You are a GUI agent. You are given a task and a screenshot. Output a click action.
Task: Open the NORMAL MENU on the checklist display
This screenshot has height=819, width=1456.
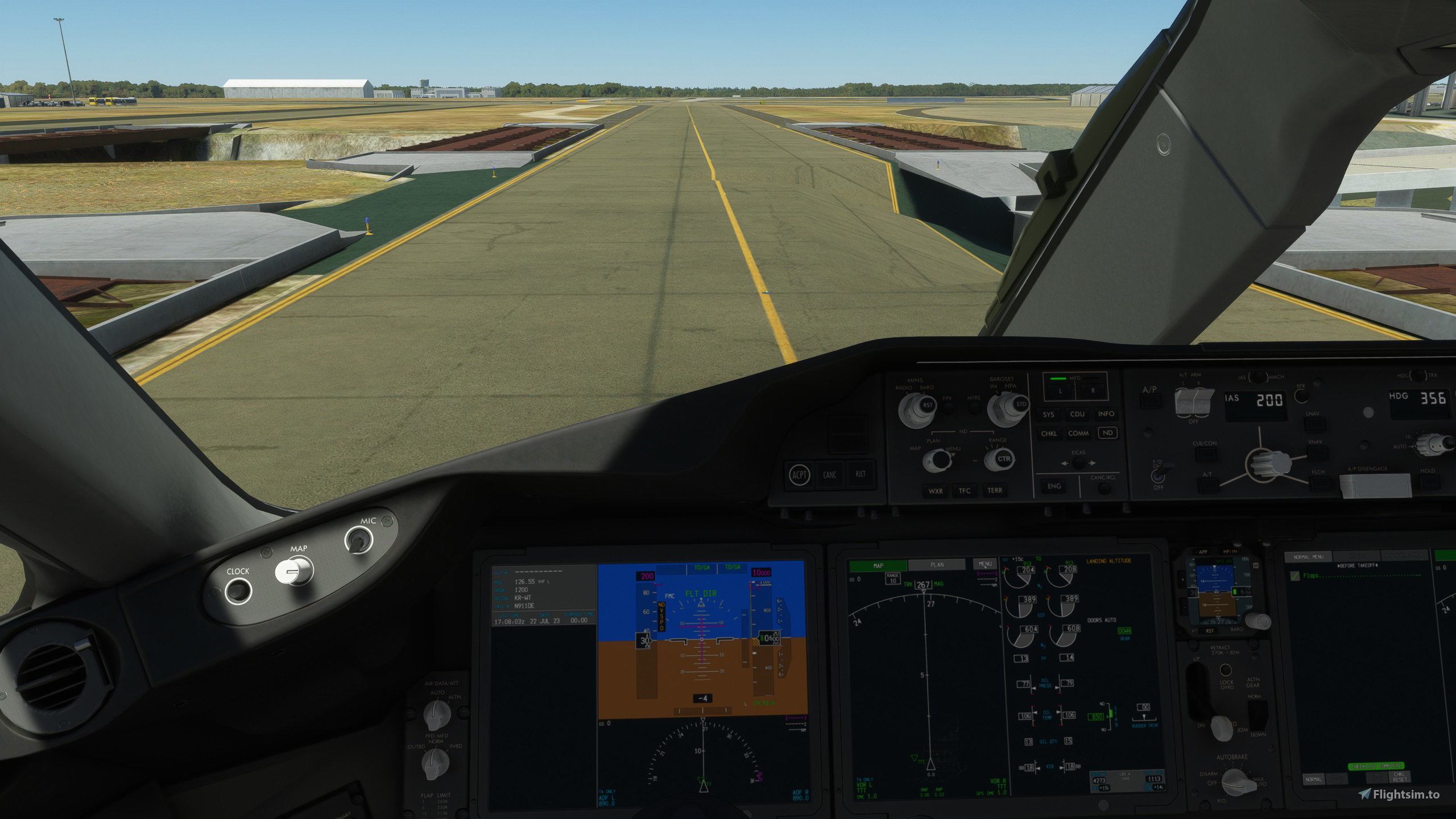click(x=1308, y=557)
